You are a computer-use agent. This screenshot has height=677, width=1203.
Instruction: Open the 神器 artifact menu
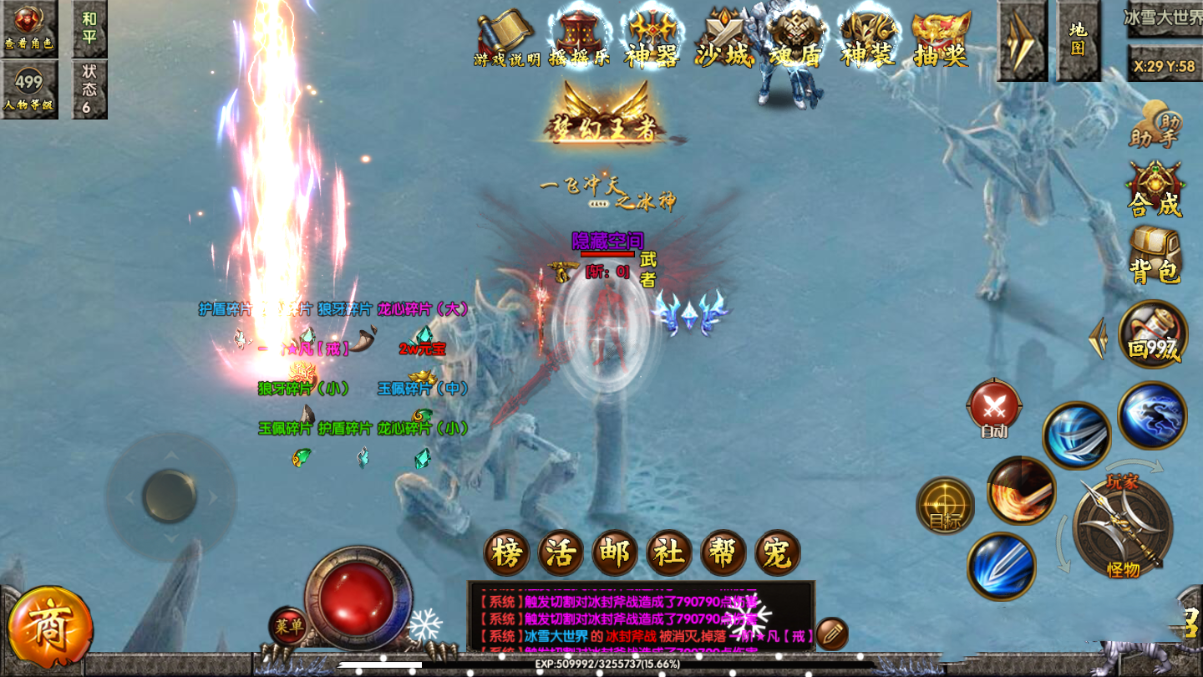point(652,39)
